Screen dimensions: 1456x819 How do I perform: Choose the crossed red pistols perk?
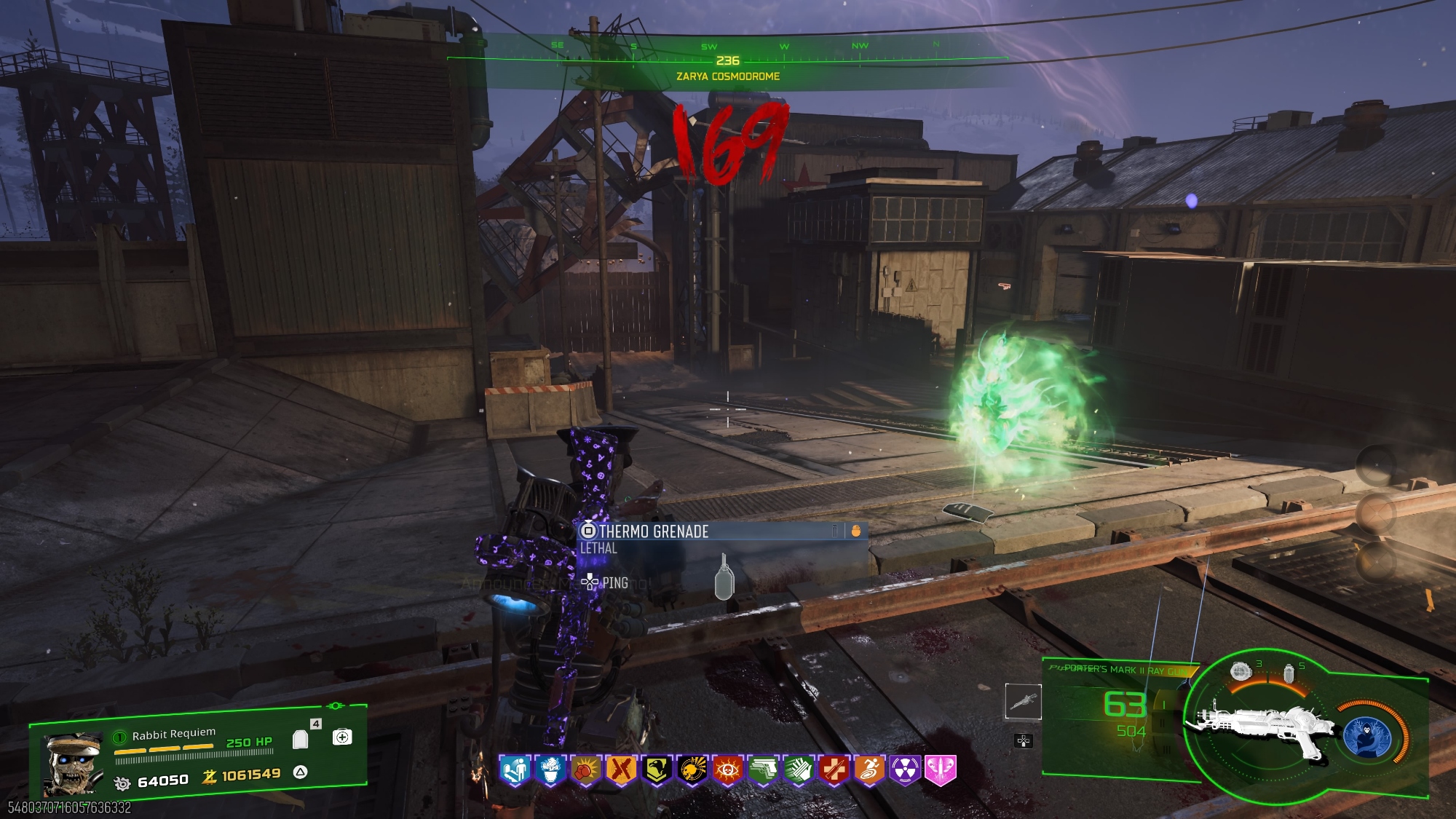621,769
